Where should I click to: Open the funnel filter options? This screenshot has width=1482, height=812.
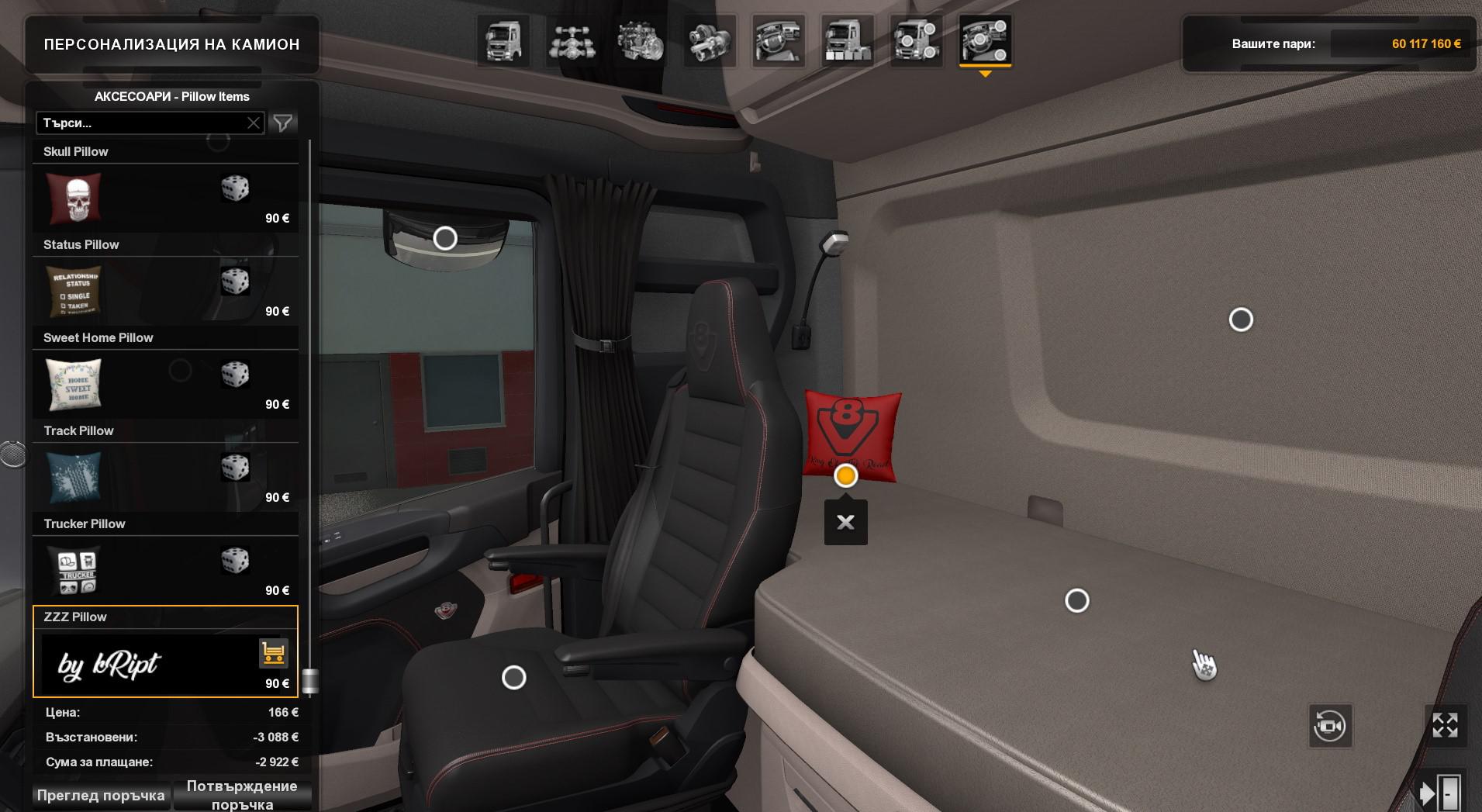pyautogui.click(x=283, y=123)
